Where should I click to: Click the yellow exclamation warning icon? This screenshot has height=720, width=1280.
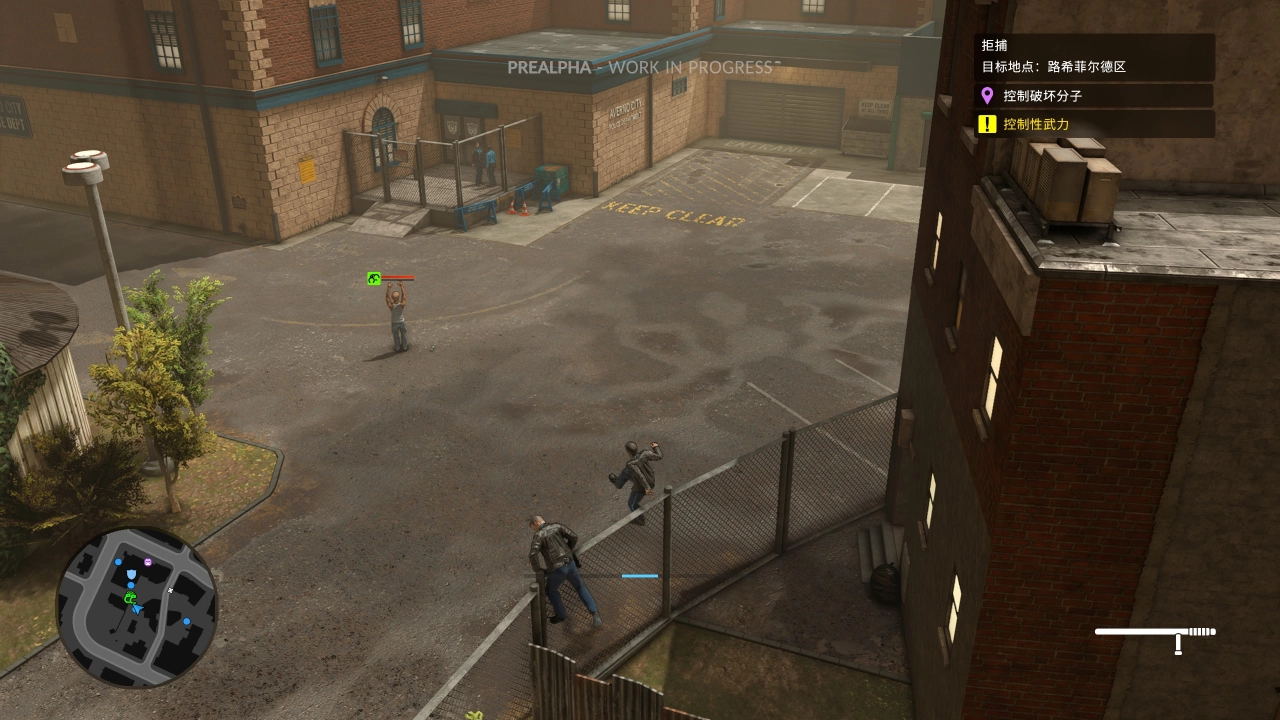[987, 124]
